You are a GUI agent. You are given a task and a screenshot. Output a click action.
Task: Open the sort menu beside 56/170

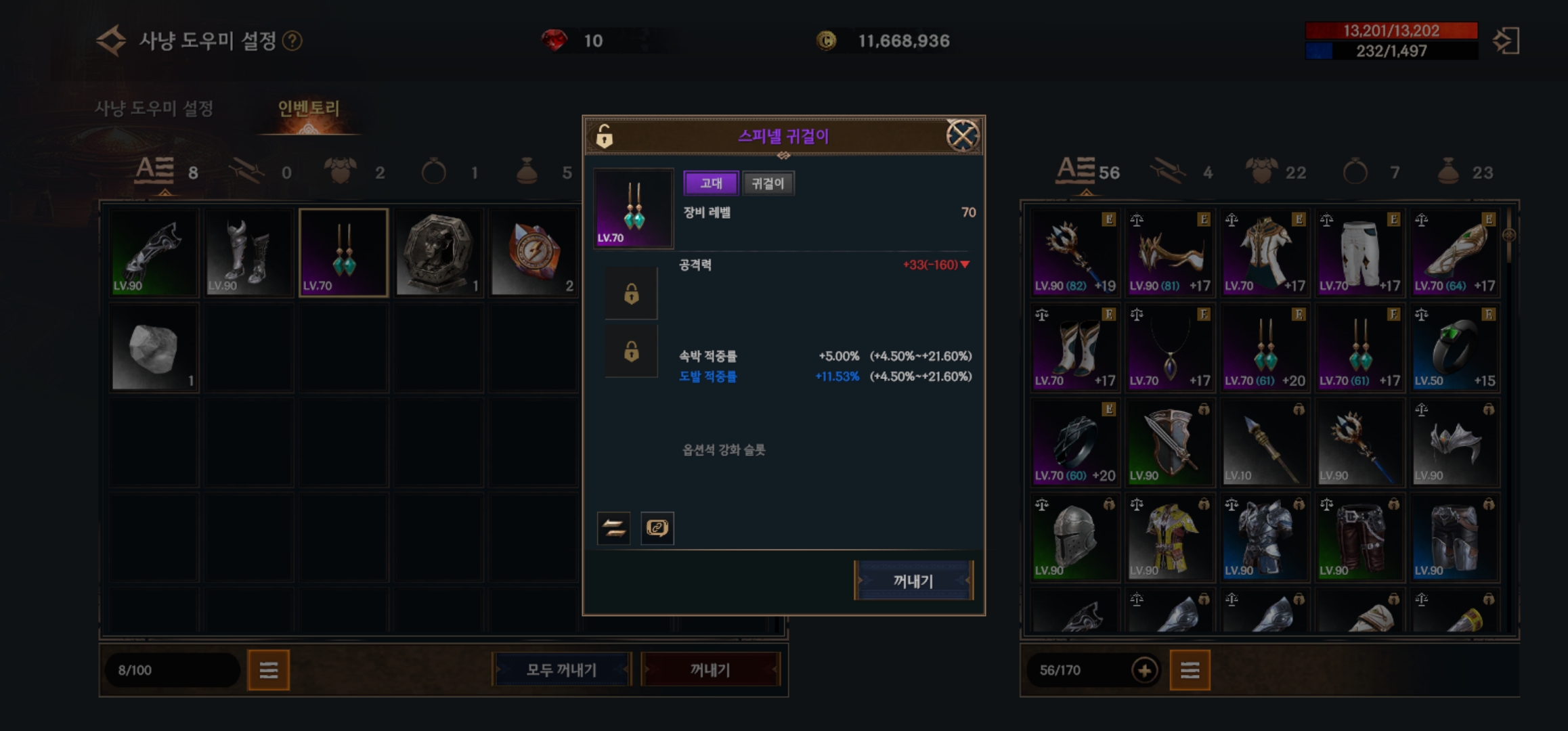click(1190, 670)
